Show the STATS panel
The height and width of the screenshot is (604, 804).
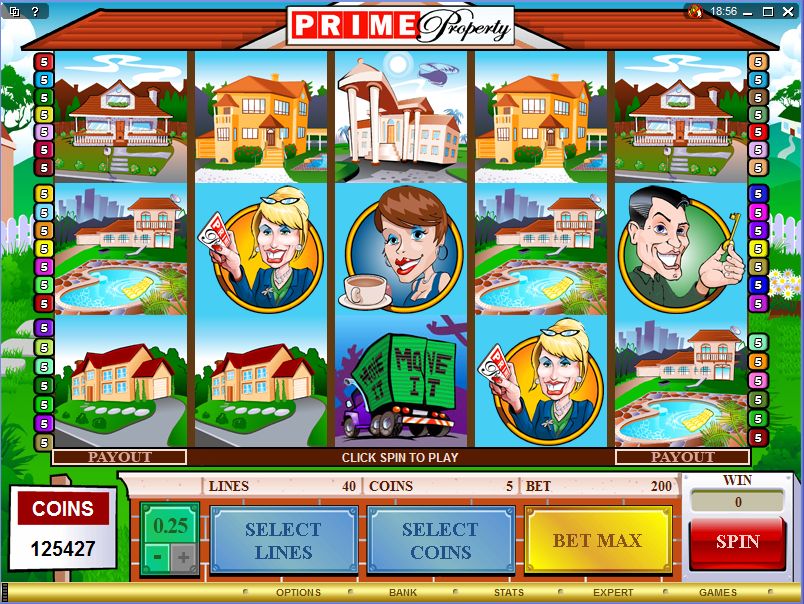click(x=508, y=593)
